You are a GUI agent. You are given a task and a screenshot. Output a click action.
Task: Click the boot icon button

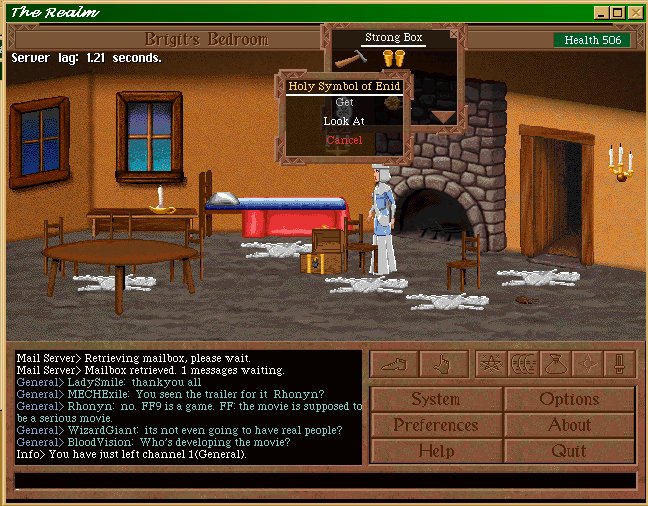[393, 364]
